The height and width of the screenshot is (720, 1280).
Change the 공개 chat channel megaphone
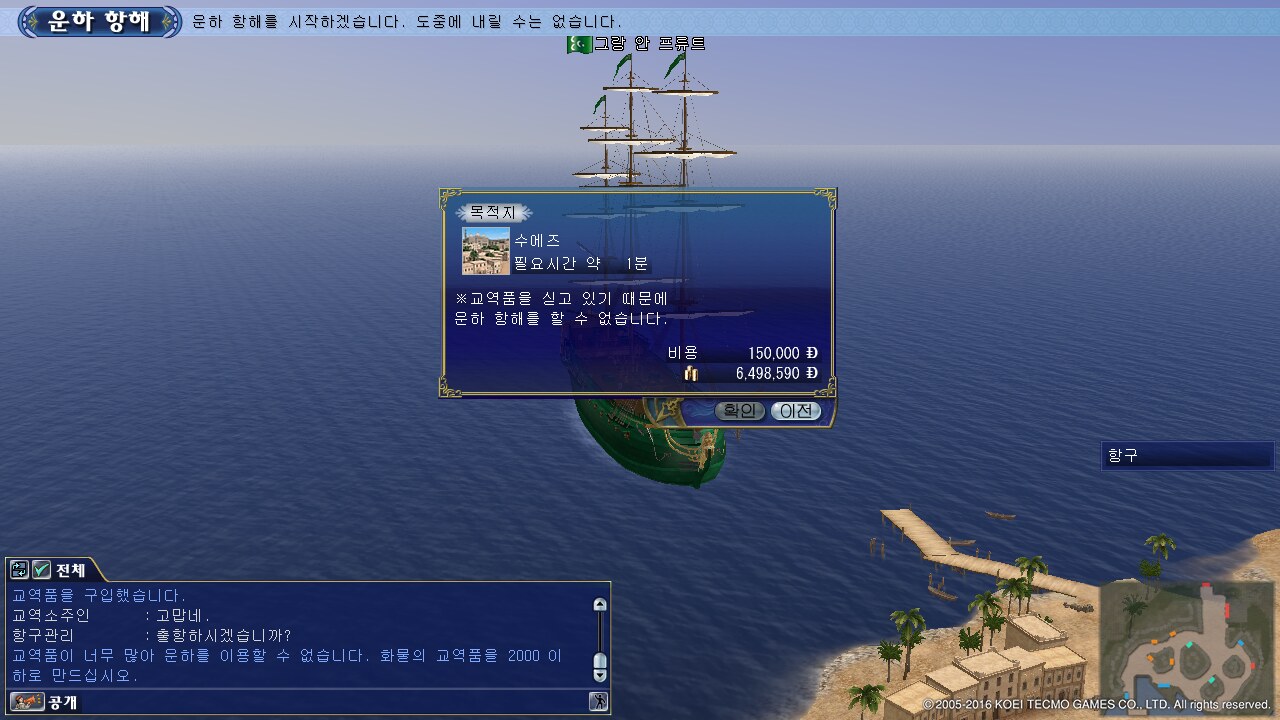pos(26,702)
